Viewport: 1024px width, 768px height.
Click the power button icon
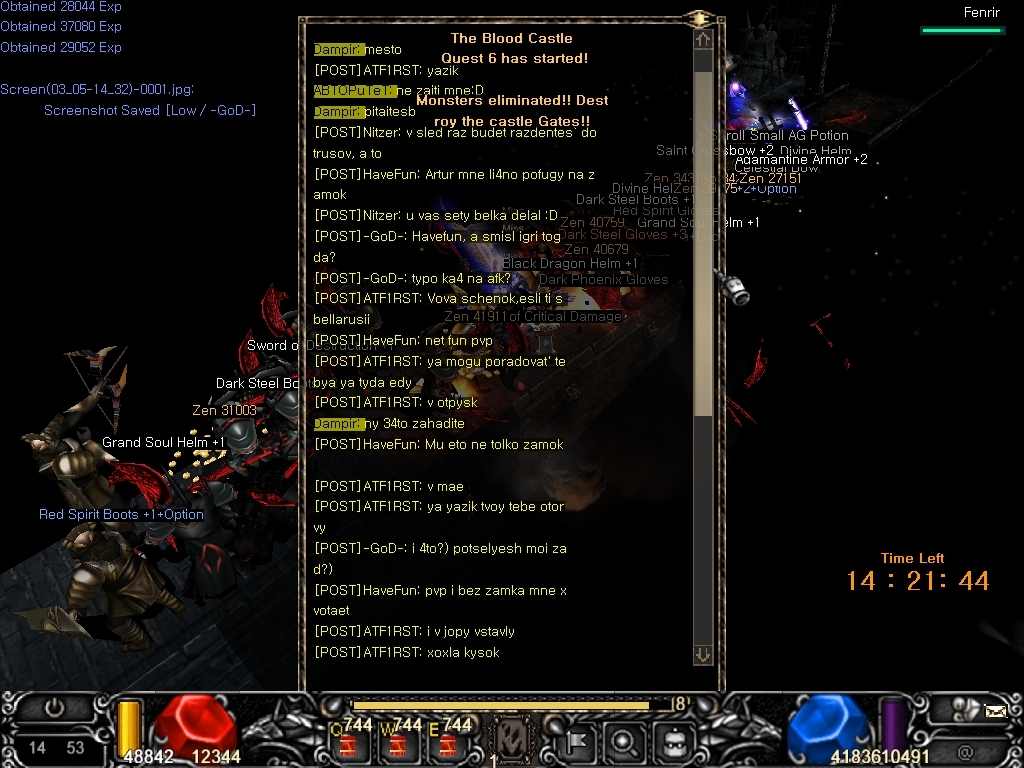click(54, 709)
